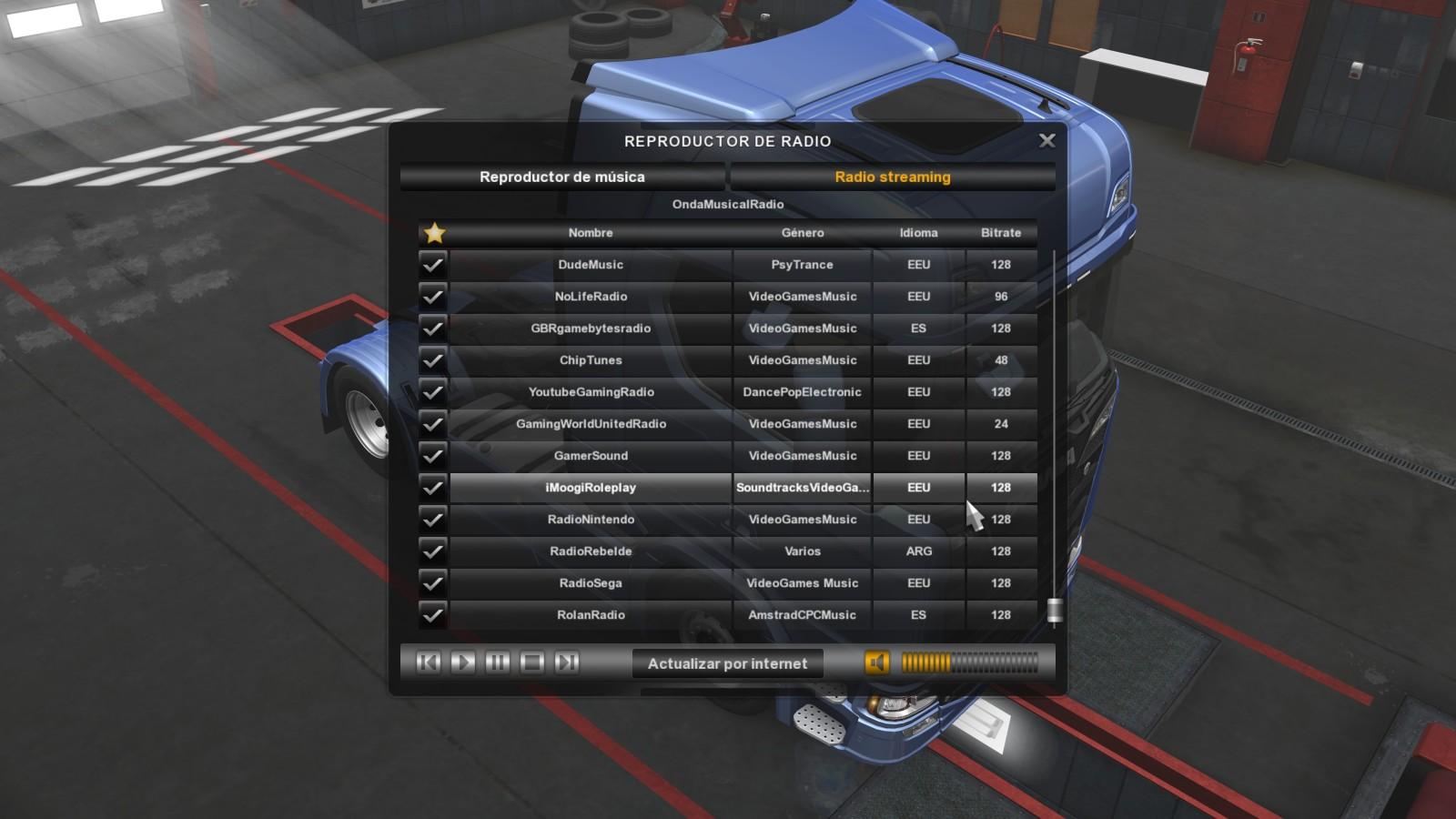The height and width of the screenshot is (819, 1456).
Task: Uncheck favorite box next to RadioRebelde
Action: coord(433,551)
